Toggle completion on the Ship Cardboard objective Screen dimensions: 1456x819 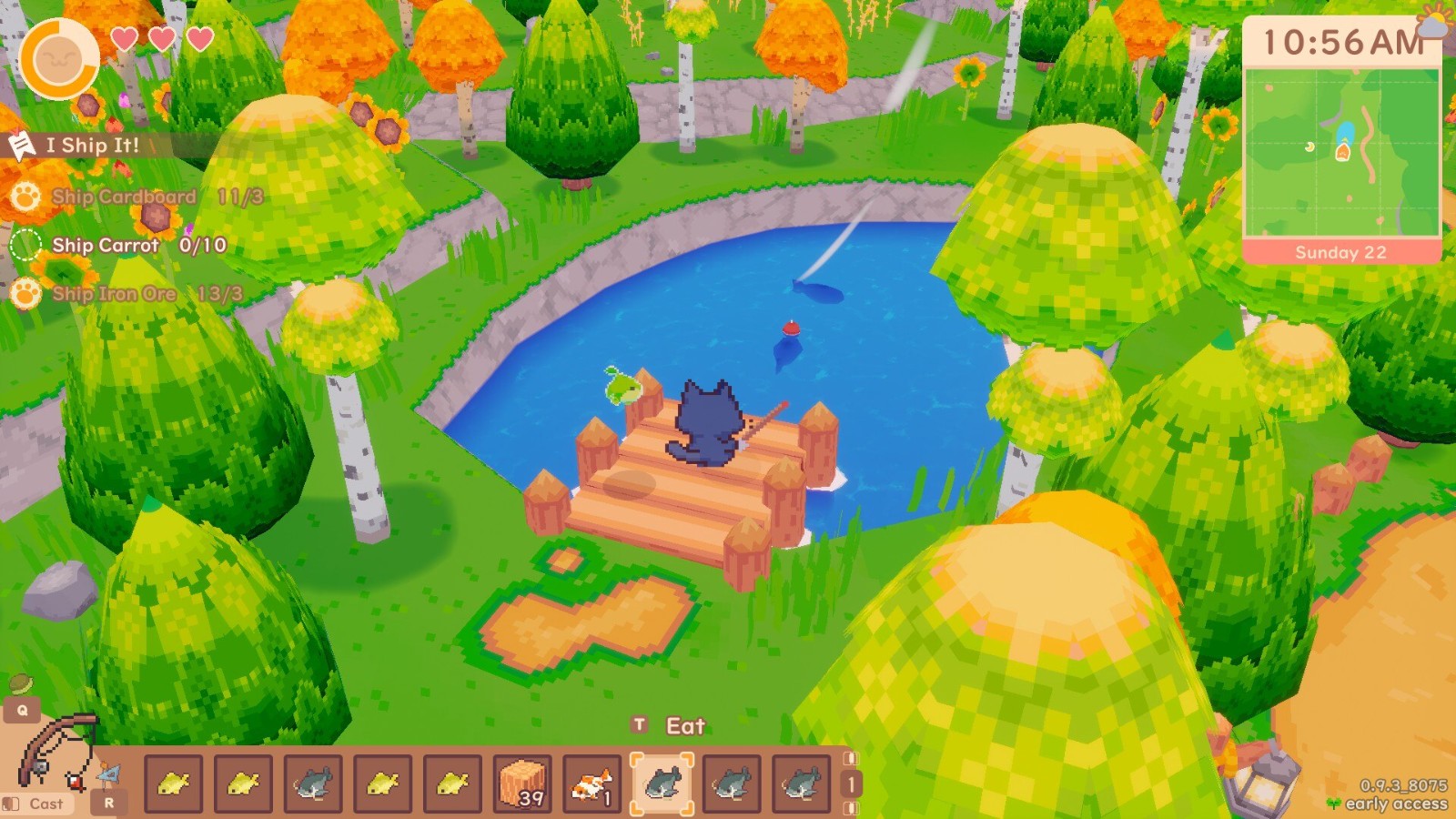(25, 197)
